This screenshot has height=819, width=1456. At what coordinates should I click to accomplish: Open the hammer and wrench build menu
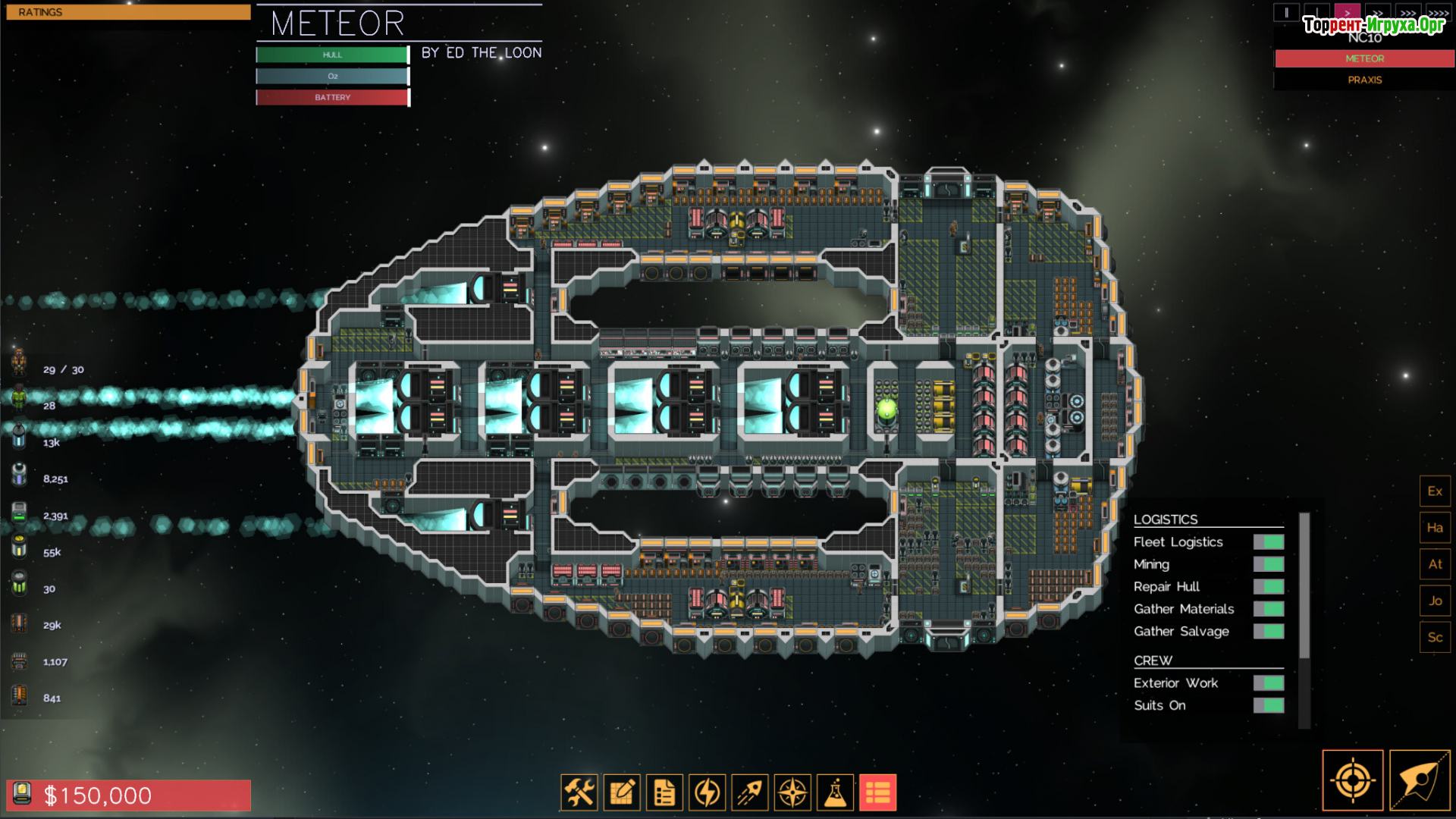pos(579,793)
